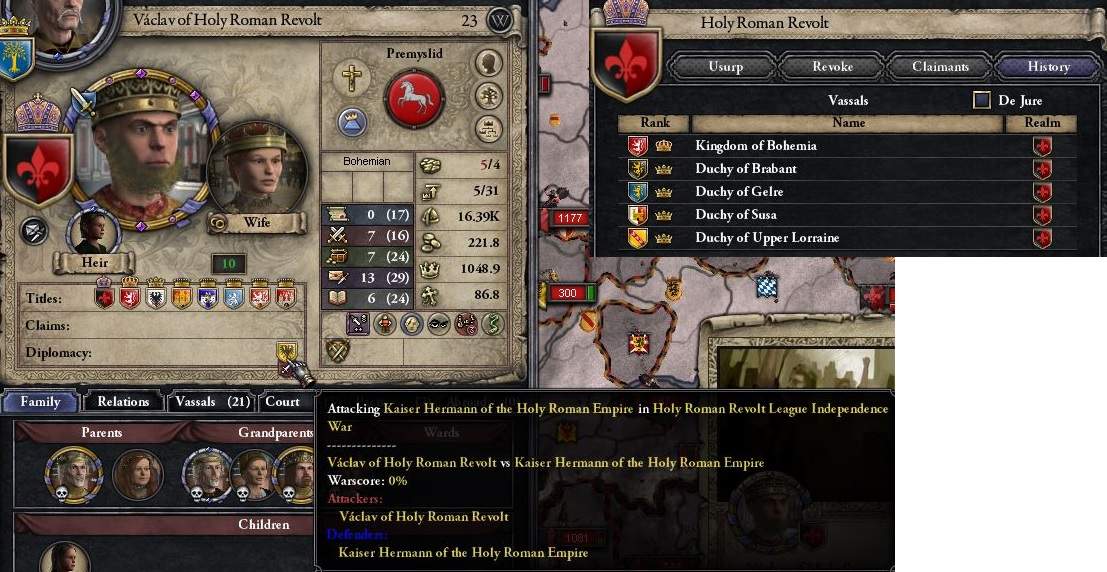
Task: Select the Heir portrait
Action: [93, 231]
